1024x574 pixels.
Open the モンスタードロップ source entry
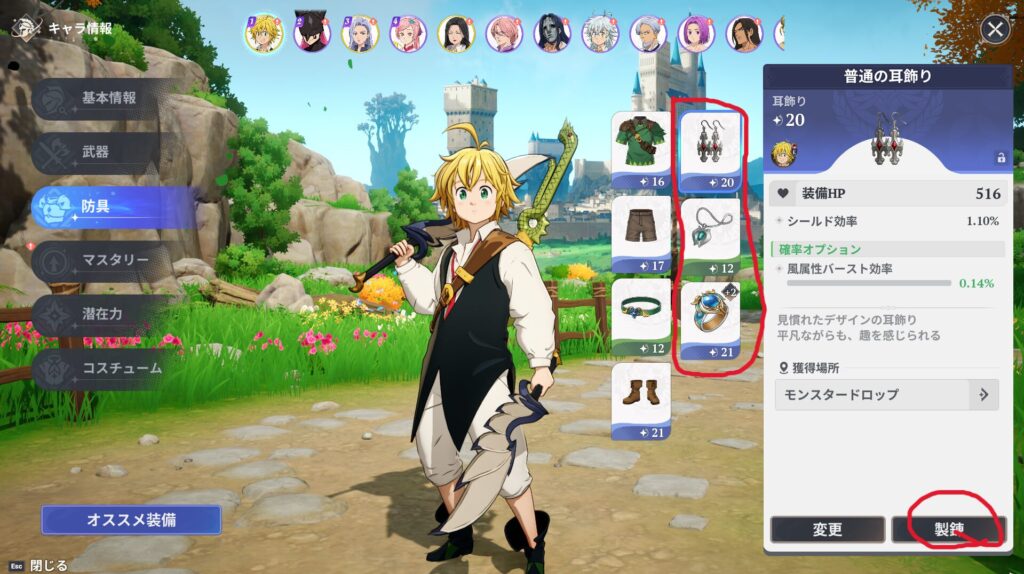[x=886, y=394]
